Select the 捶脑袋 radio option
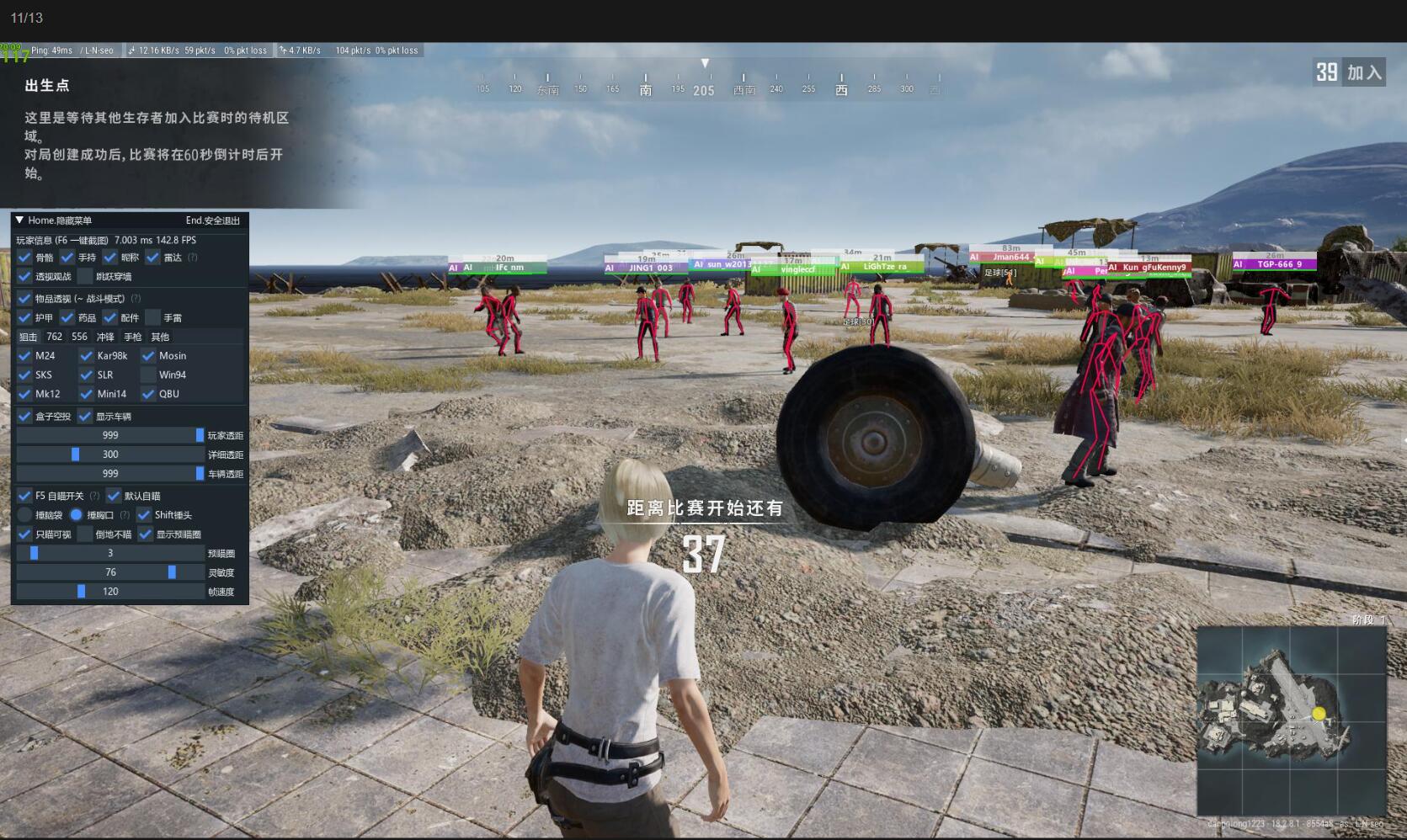 click(x=24, y=515)
